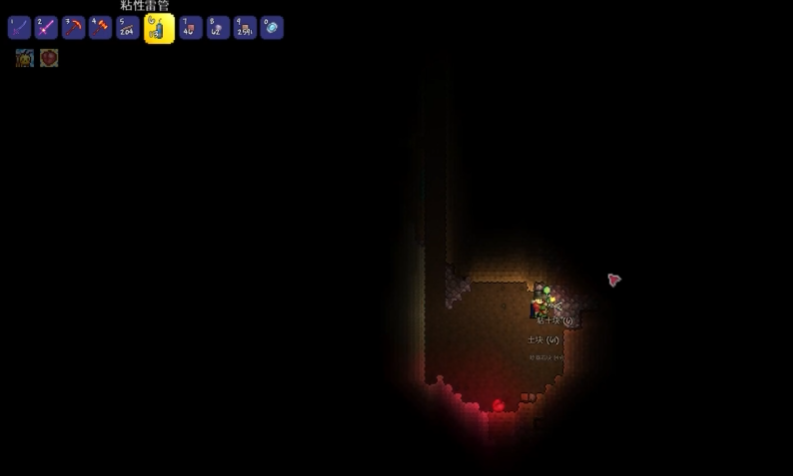Click the highlighted sticky dynamite slot

pos(159,28)
